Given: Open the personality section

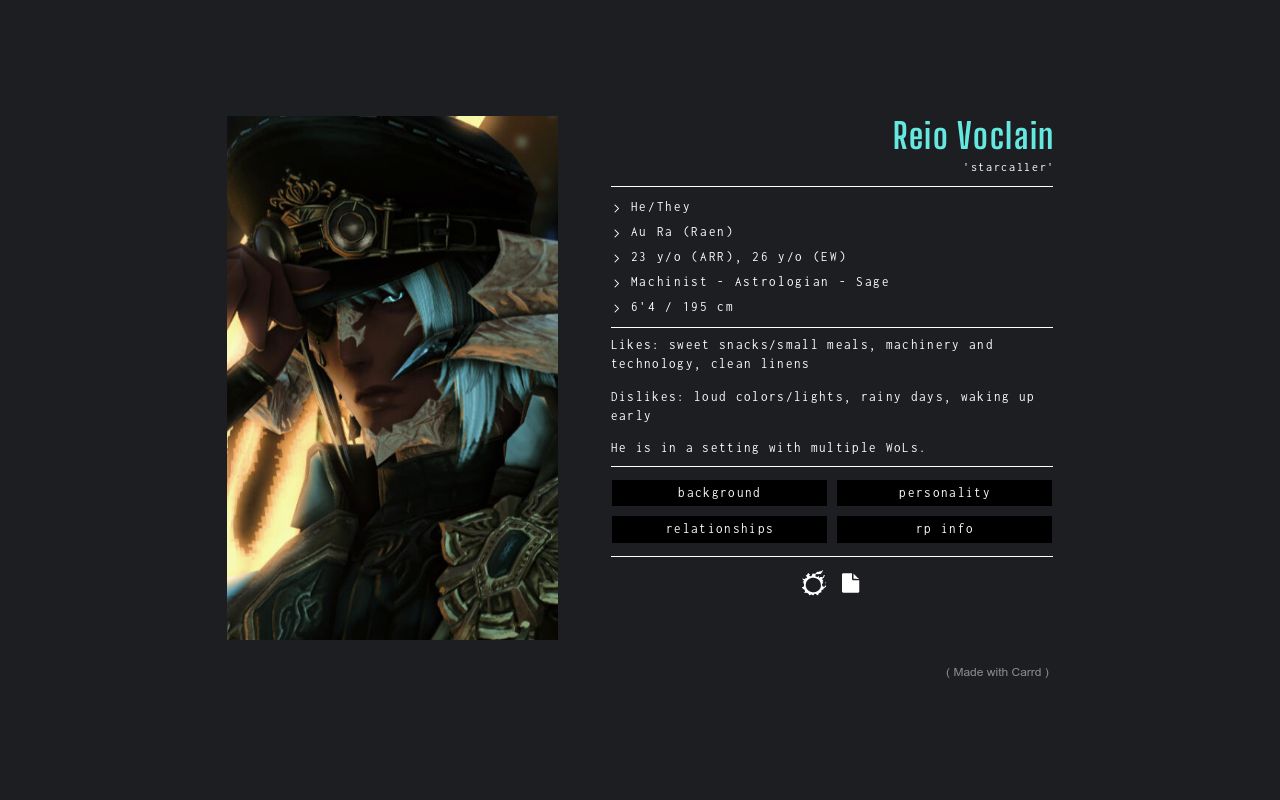Looking at the screenshot, I should coord(944,492).
